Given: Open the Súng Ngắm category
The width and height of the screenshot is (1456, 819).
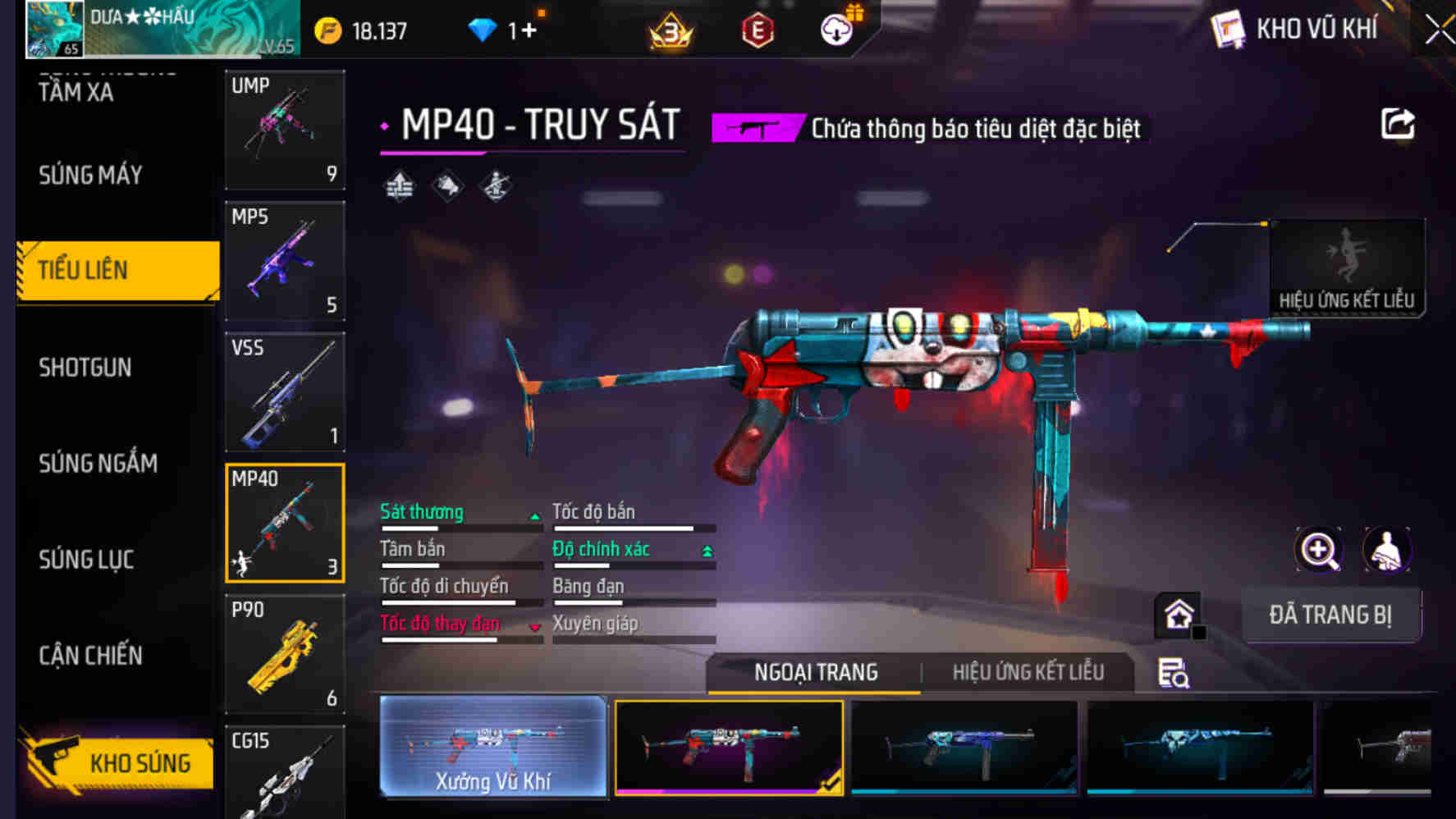Looking at the screenshot, I should 98,464.
